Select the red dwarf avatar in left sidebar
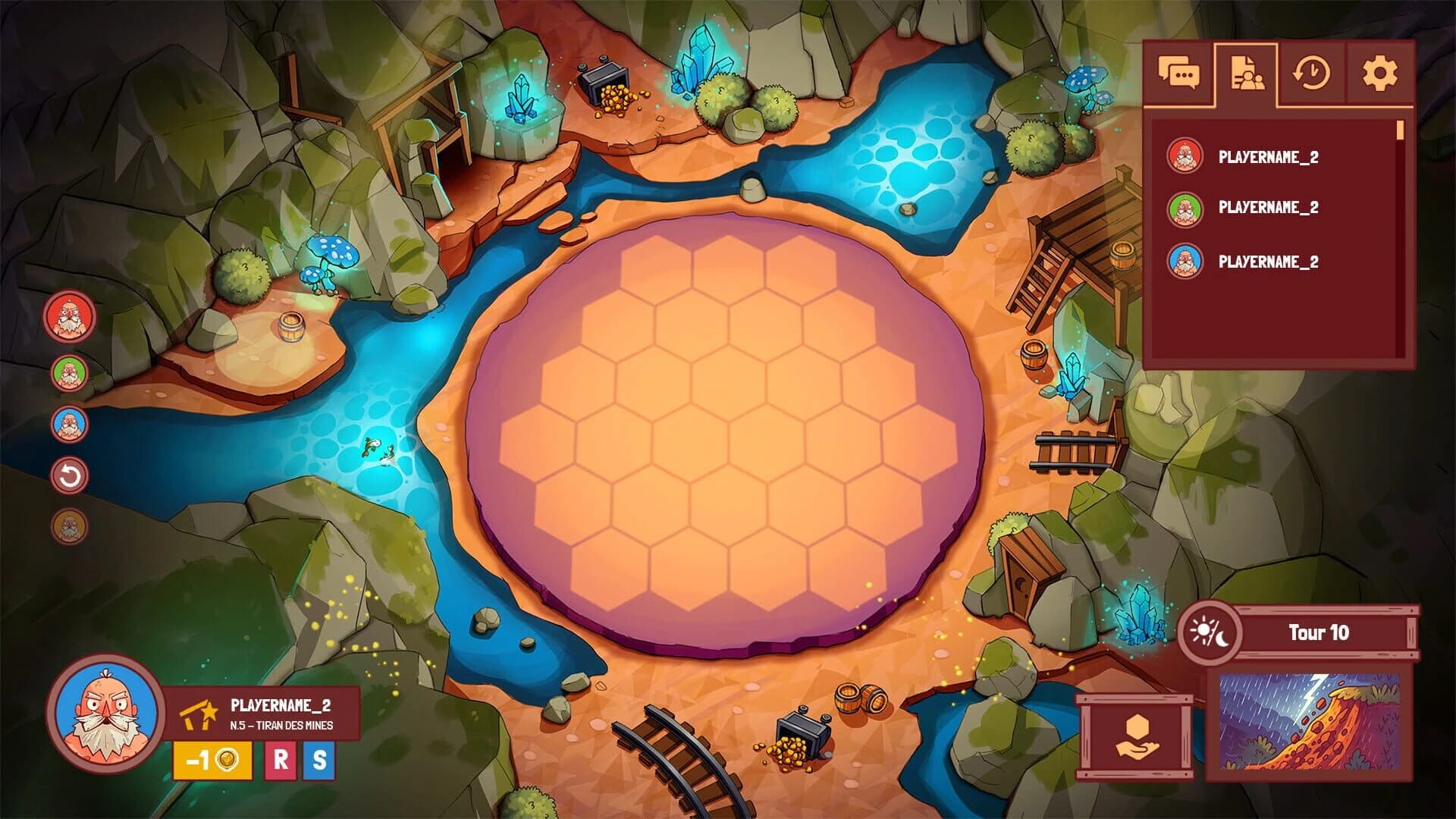The width and height of the screenshot is (1456, 819). point(69,318)
